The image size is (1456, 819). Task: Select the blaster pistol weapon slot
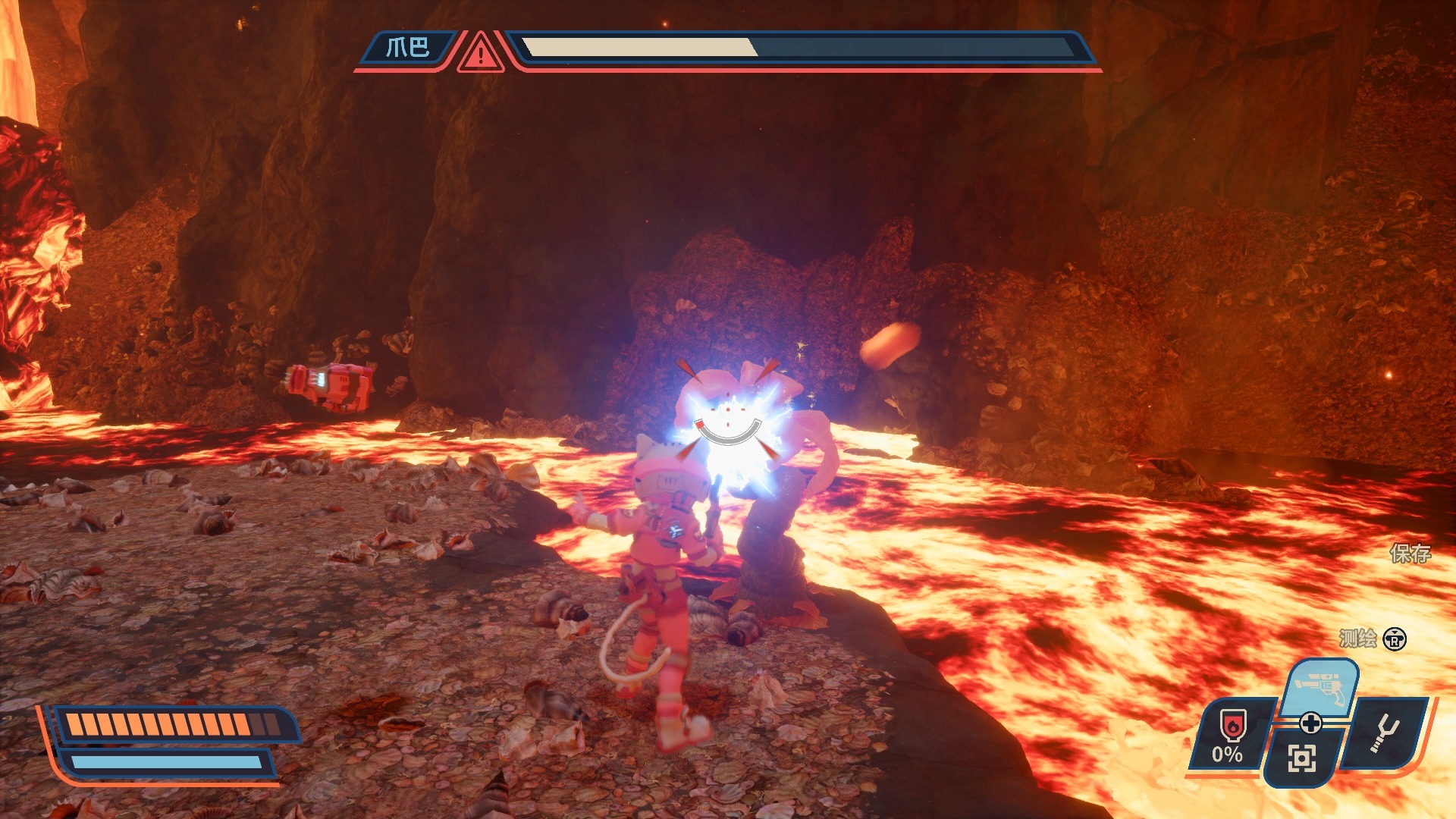tap(1320, 687)
